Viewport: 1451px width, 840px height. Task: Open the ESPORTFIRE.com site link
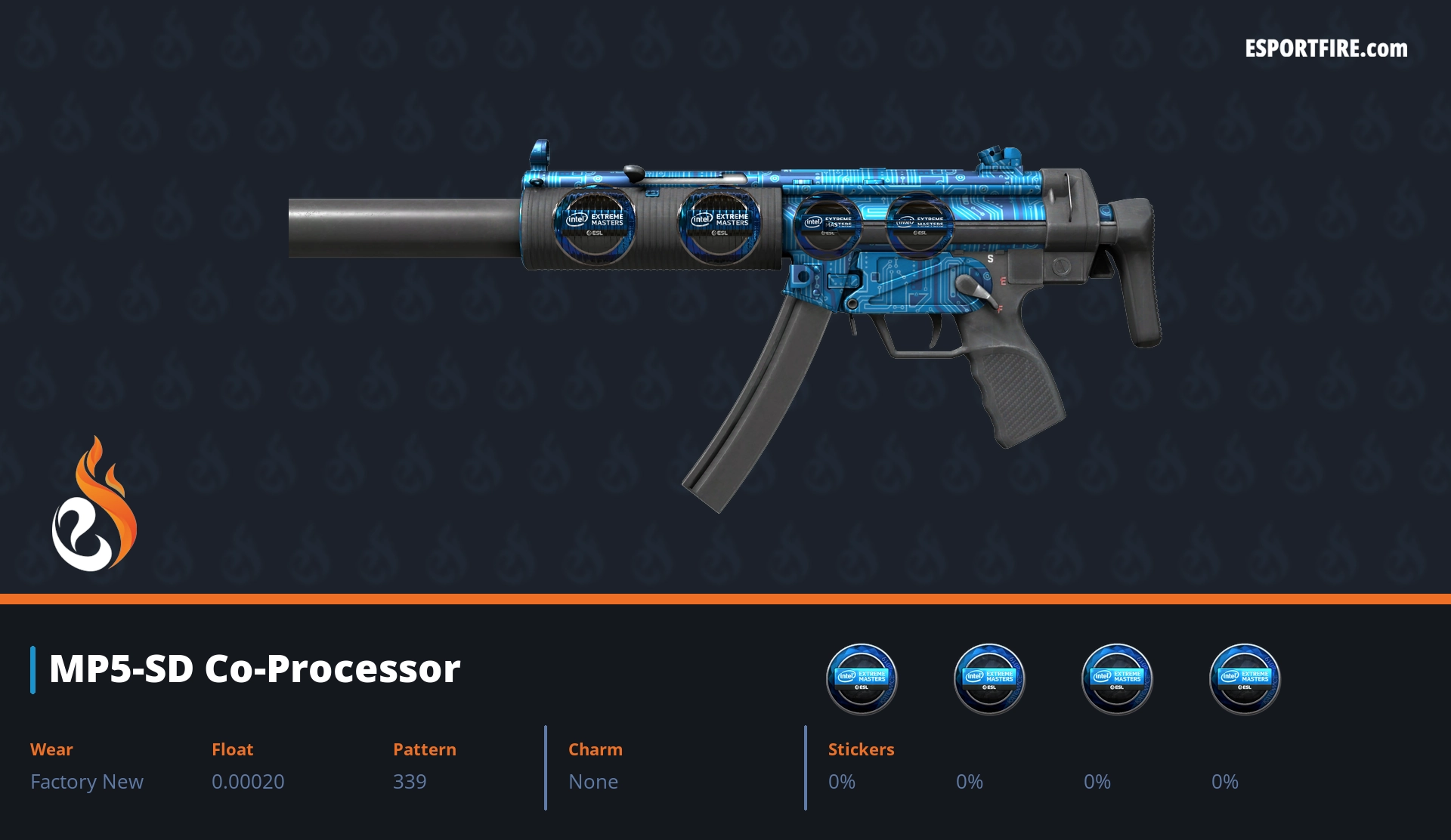[x=1326, y=49]
